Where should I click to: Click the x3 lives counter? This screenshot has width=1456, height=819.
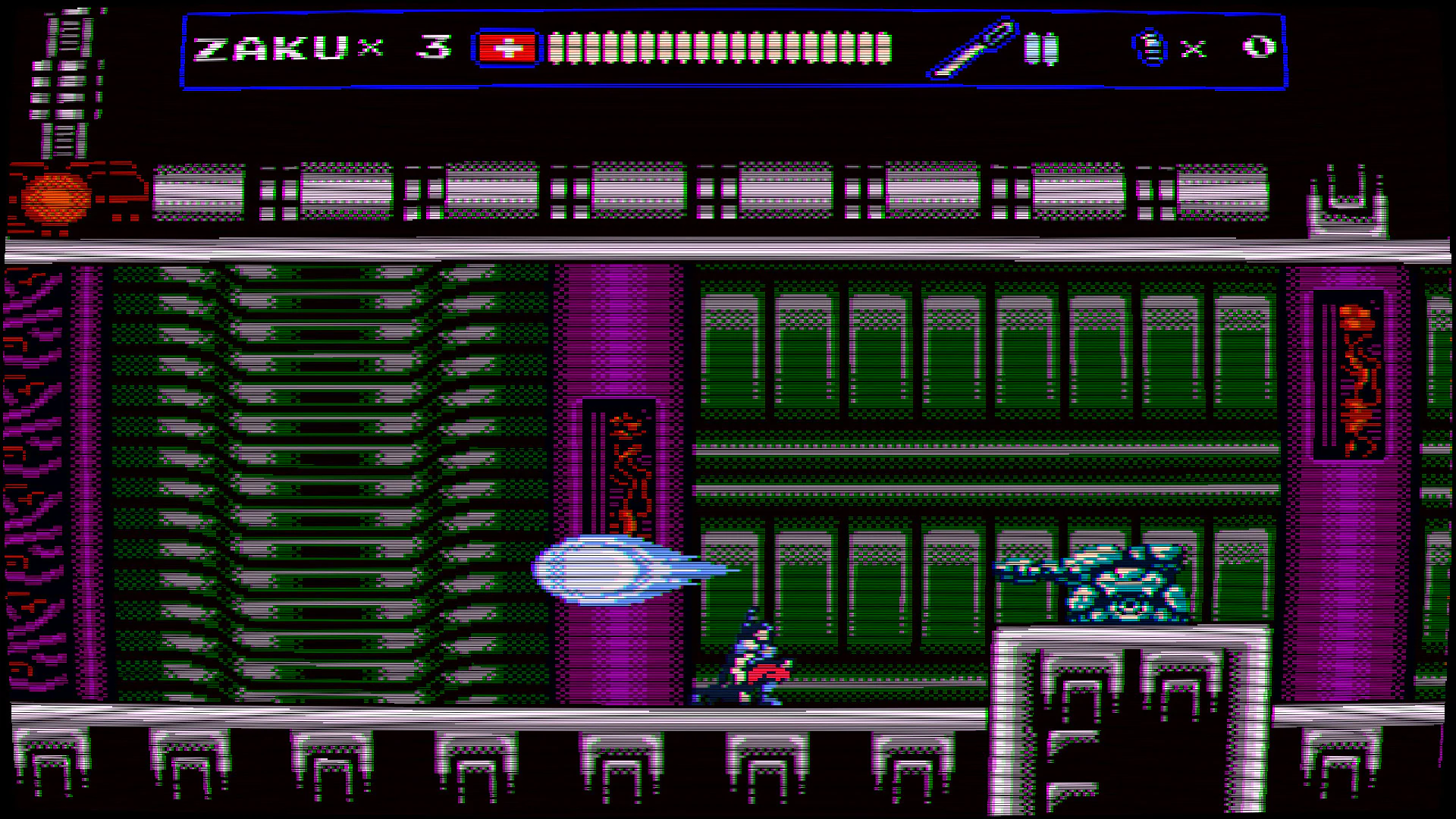[x=409, y=47]
